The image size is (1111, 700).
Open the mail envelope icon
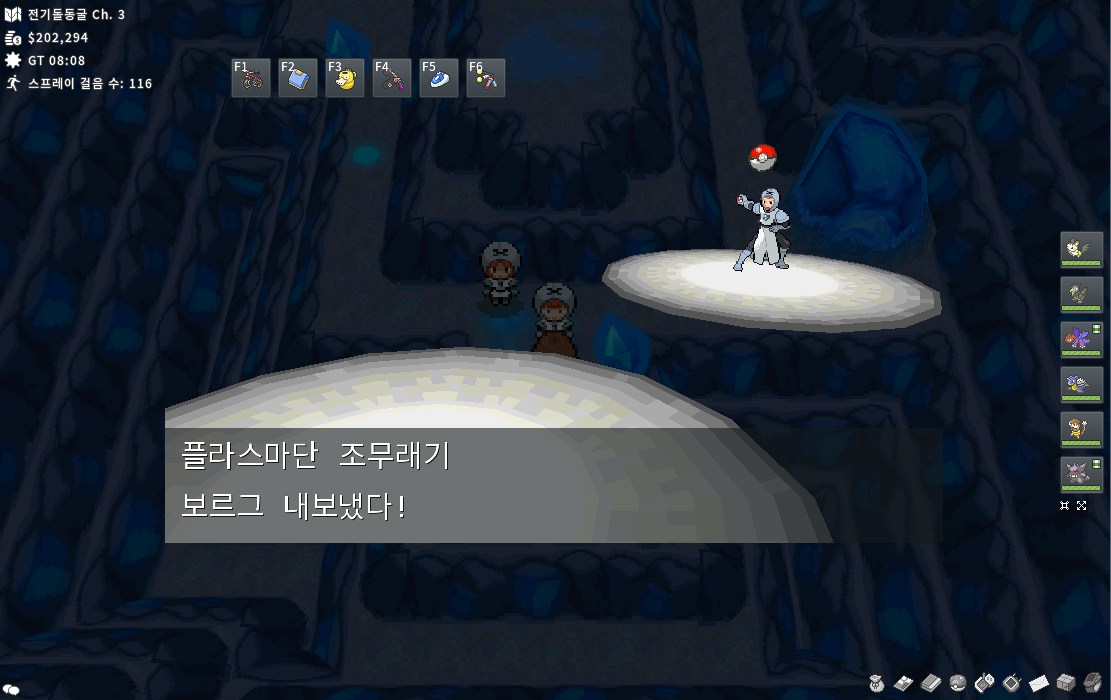tap(1038, 683)
